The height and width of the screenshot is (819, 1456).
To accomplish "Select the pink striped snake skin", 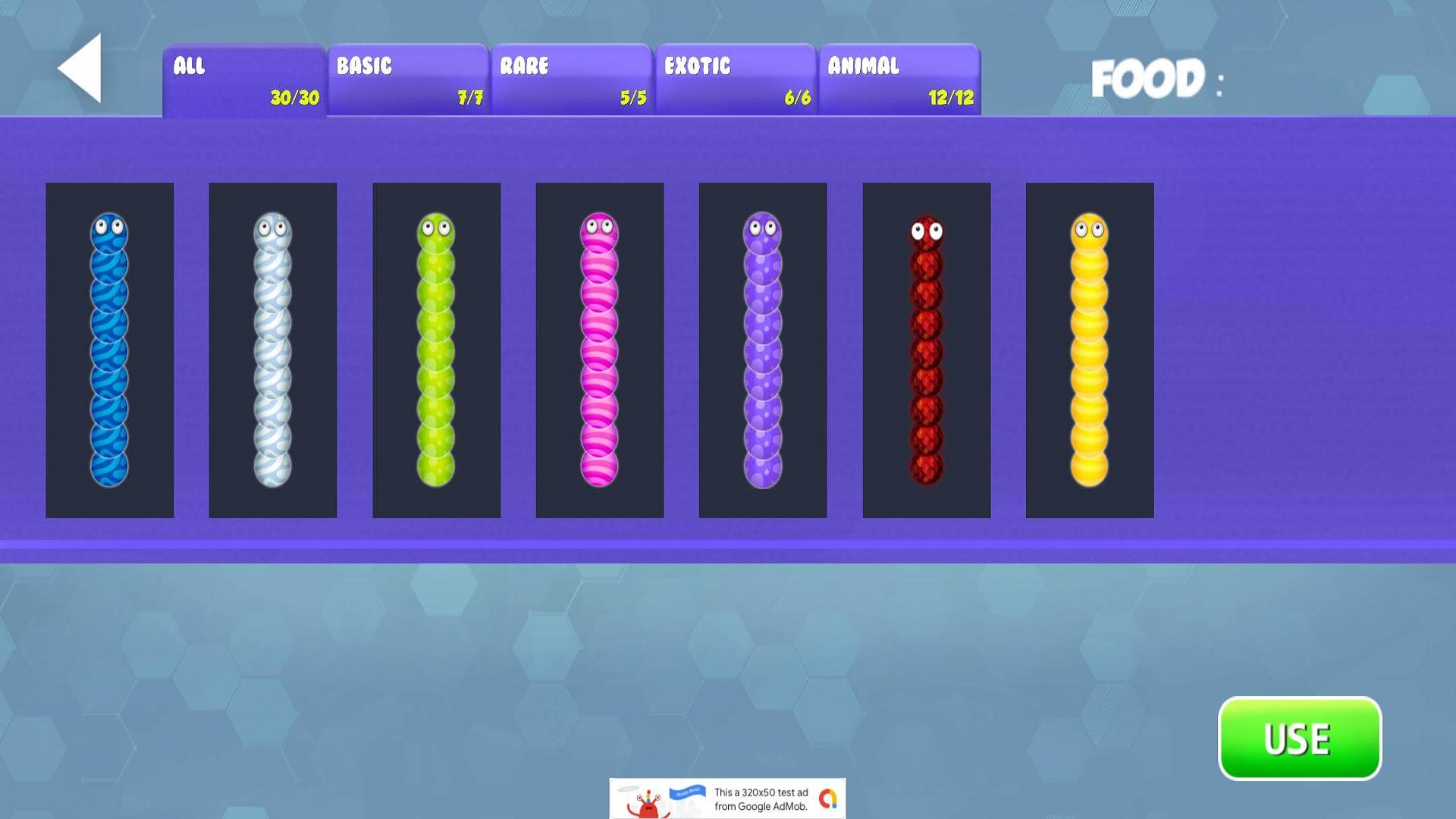I will pos(599,349).
